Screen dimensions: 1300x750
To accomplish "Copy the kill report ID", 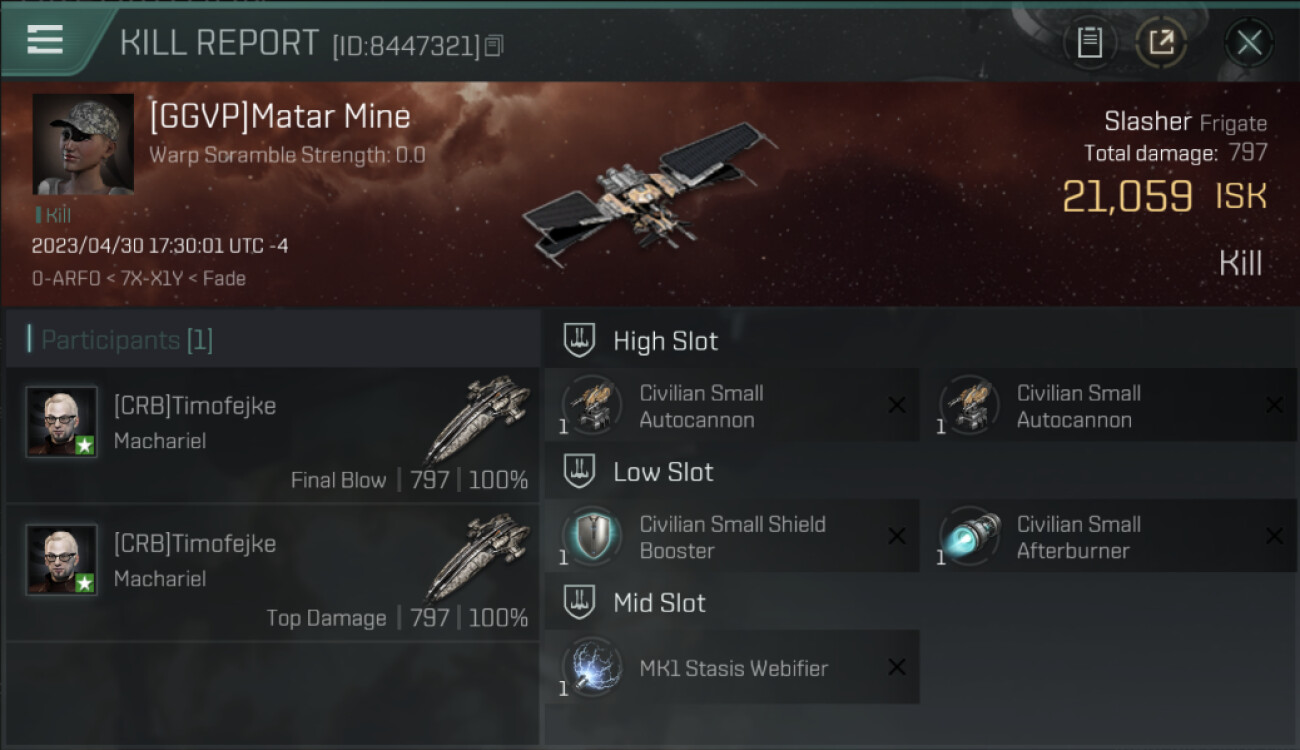I will (x=494, y=45).
